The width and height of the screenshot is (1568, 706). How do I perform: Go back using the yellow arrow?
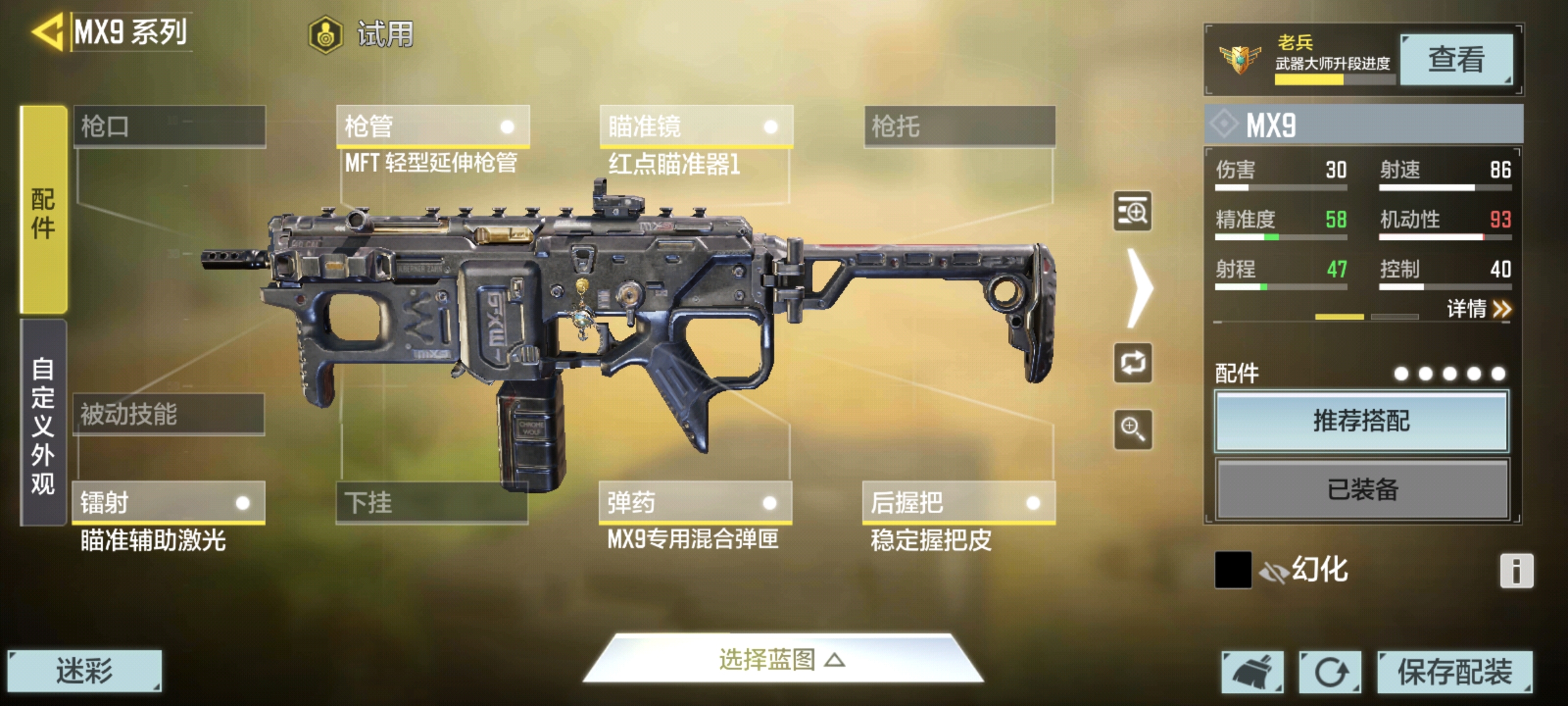point(47,31)
